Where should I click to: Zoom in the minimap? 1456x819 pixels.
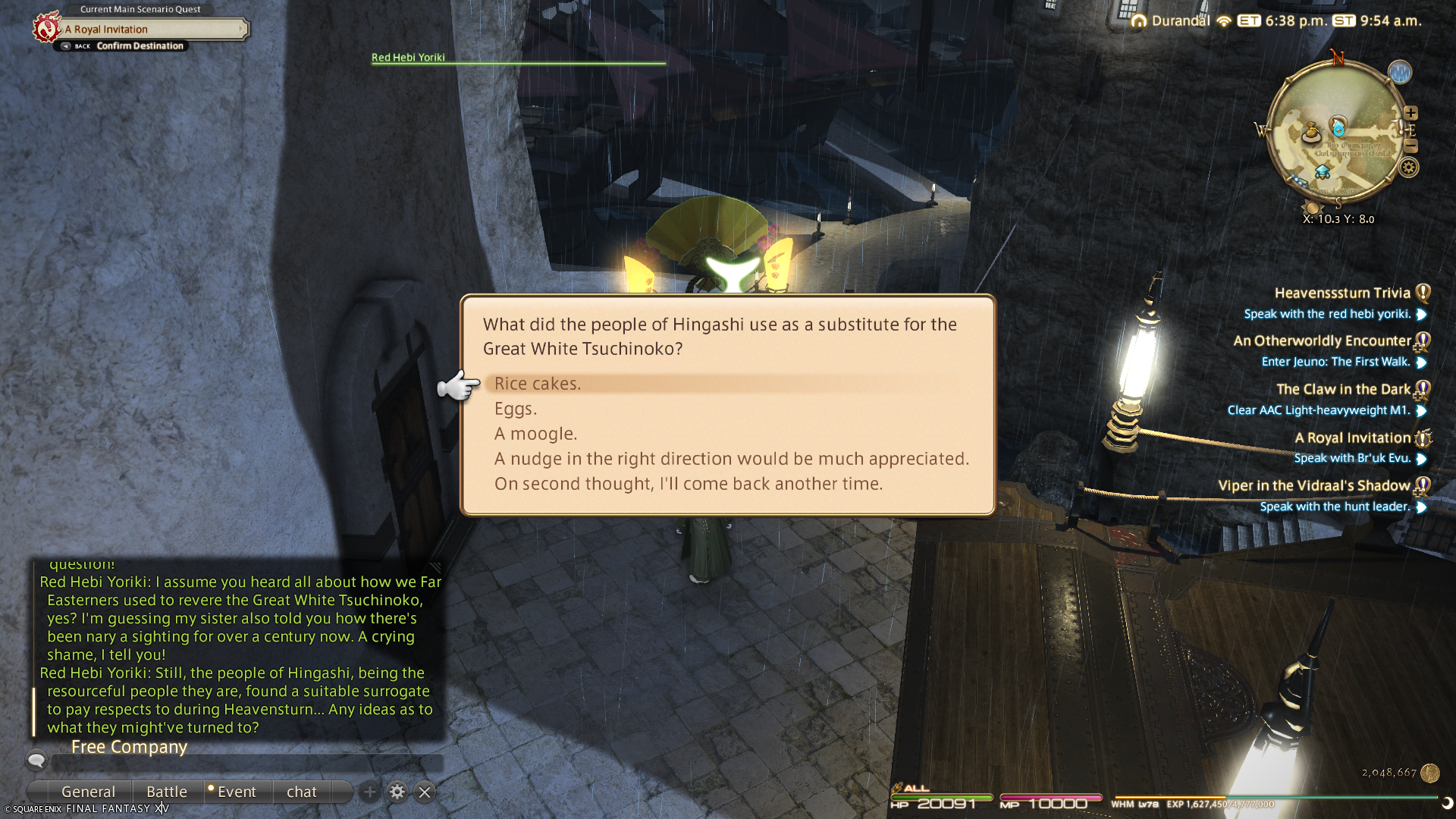[x=1410, y=113]
